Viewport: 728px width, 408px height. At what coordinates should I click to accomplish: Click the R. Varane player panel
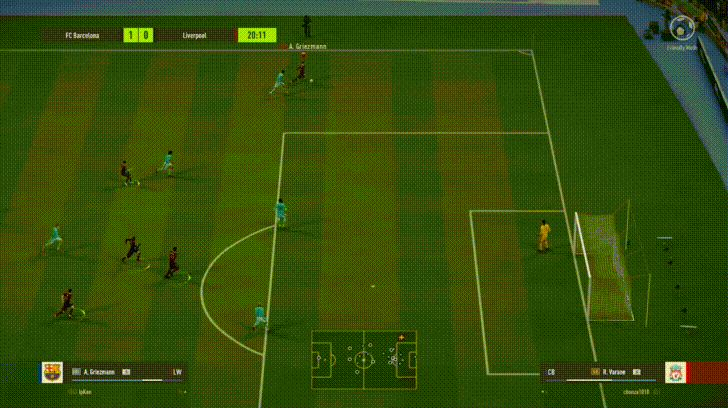click(599, 373)
